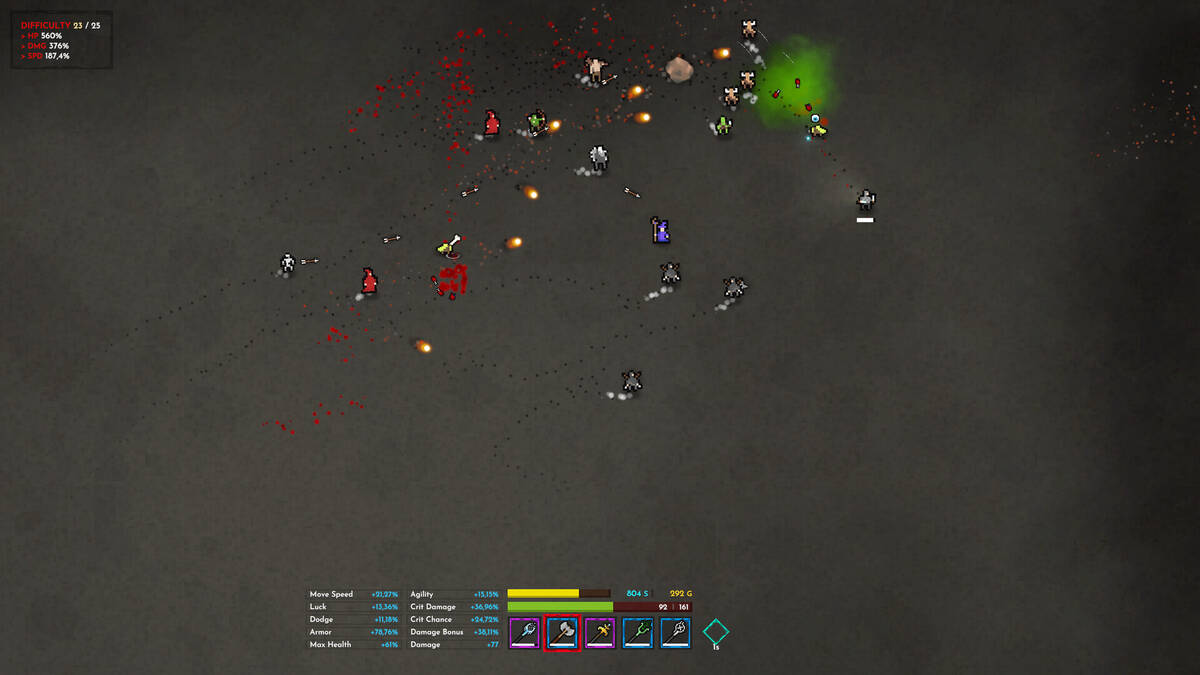
Task: Select the blue ice staff weapon slot
Action: click(524, 632)
